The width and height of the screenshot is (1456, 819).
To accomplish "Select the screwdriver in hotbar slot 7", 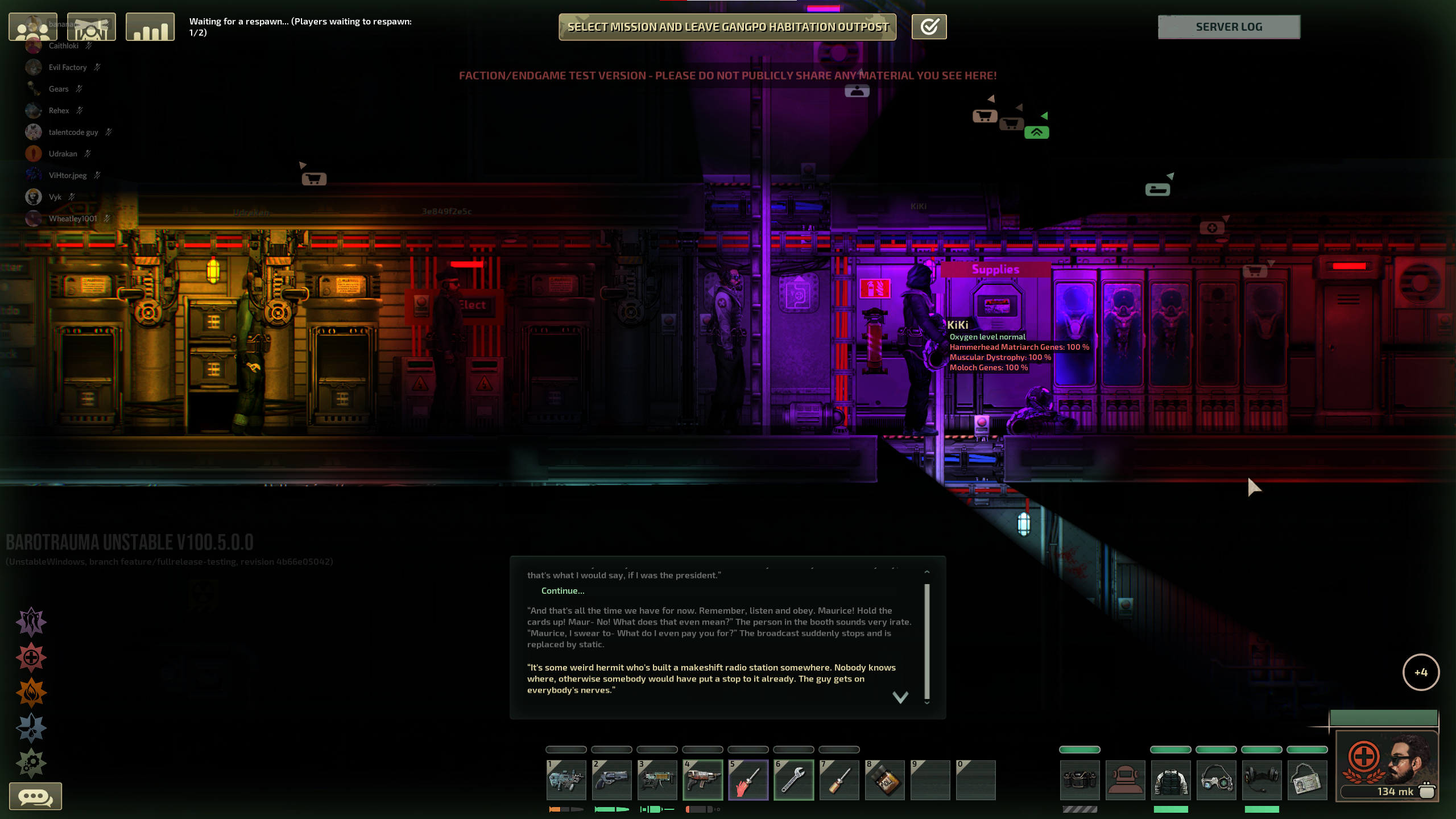I will (839, 780).
